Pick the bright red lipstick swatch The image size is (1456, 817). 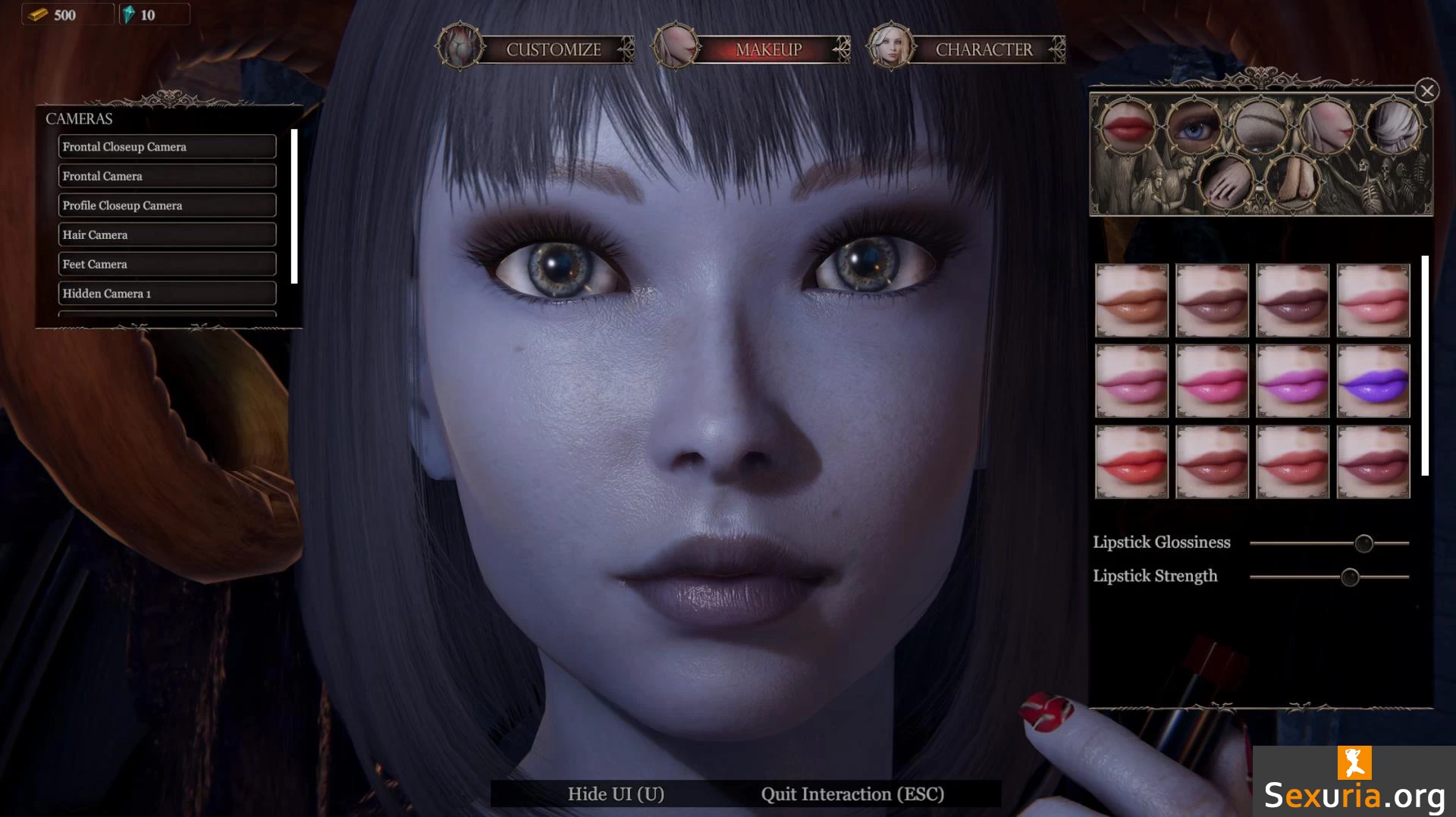[x=1131, y=461]
